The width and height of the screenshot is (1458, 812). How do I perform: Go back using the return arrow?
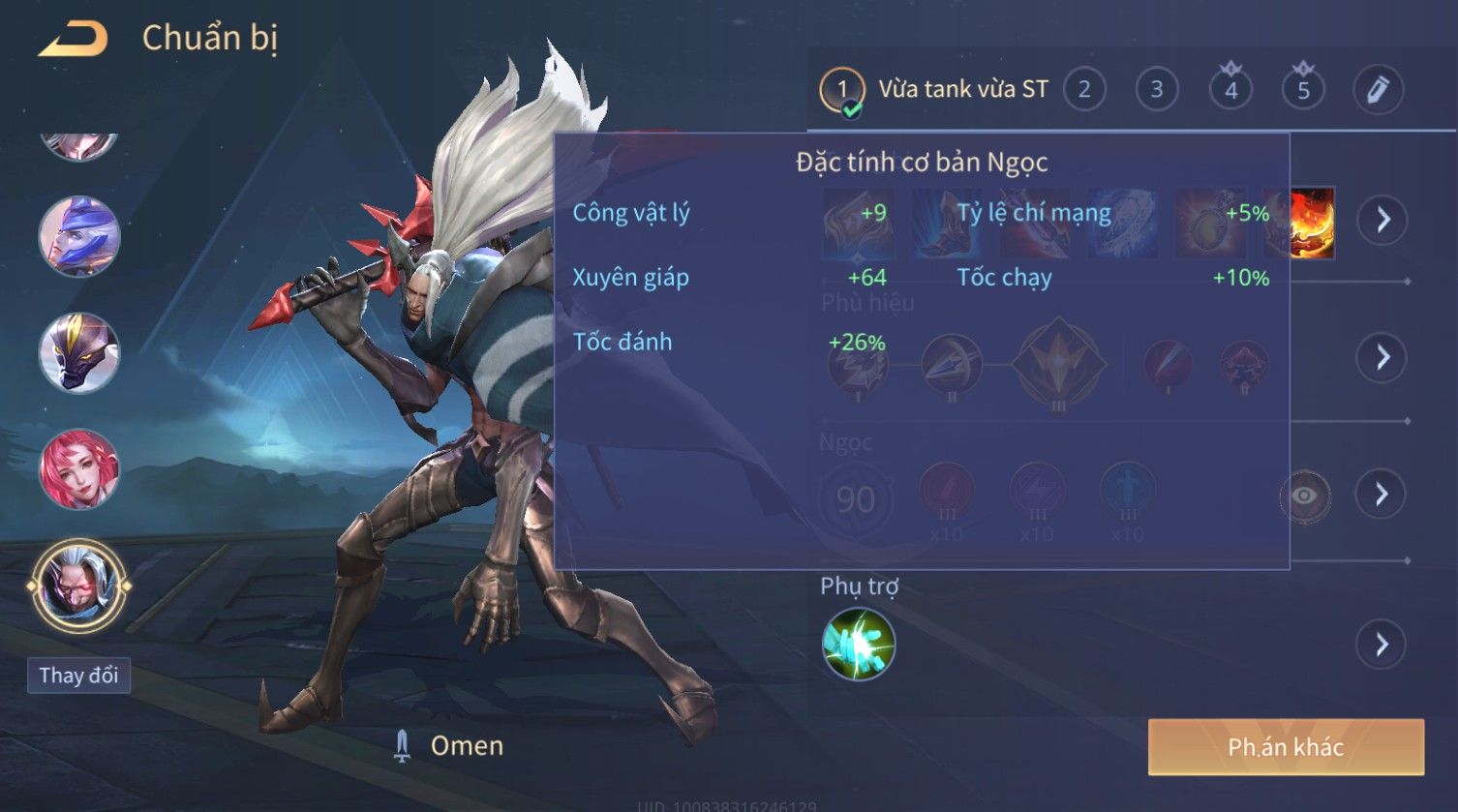[x=74, y=40]
